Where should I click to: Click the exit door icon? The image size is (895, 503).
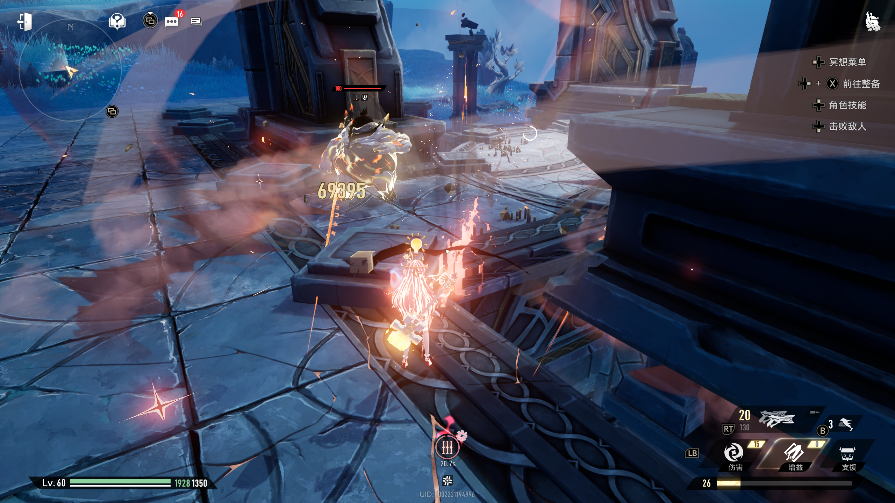pyautogui.click(x=25, y=21)
